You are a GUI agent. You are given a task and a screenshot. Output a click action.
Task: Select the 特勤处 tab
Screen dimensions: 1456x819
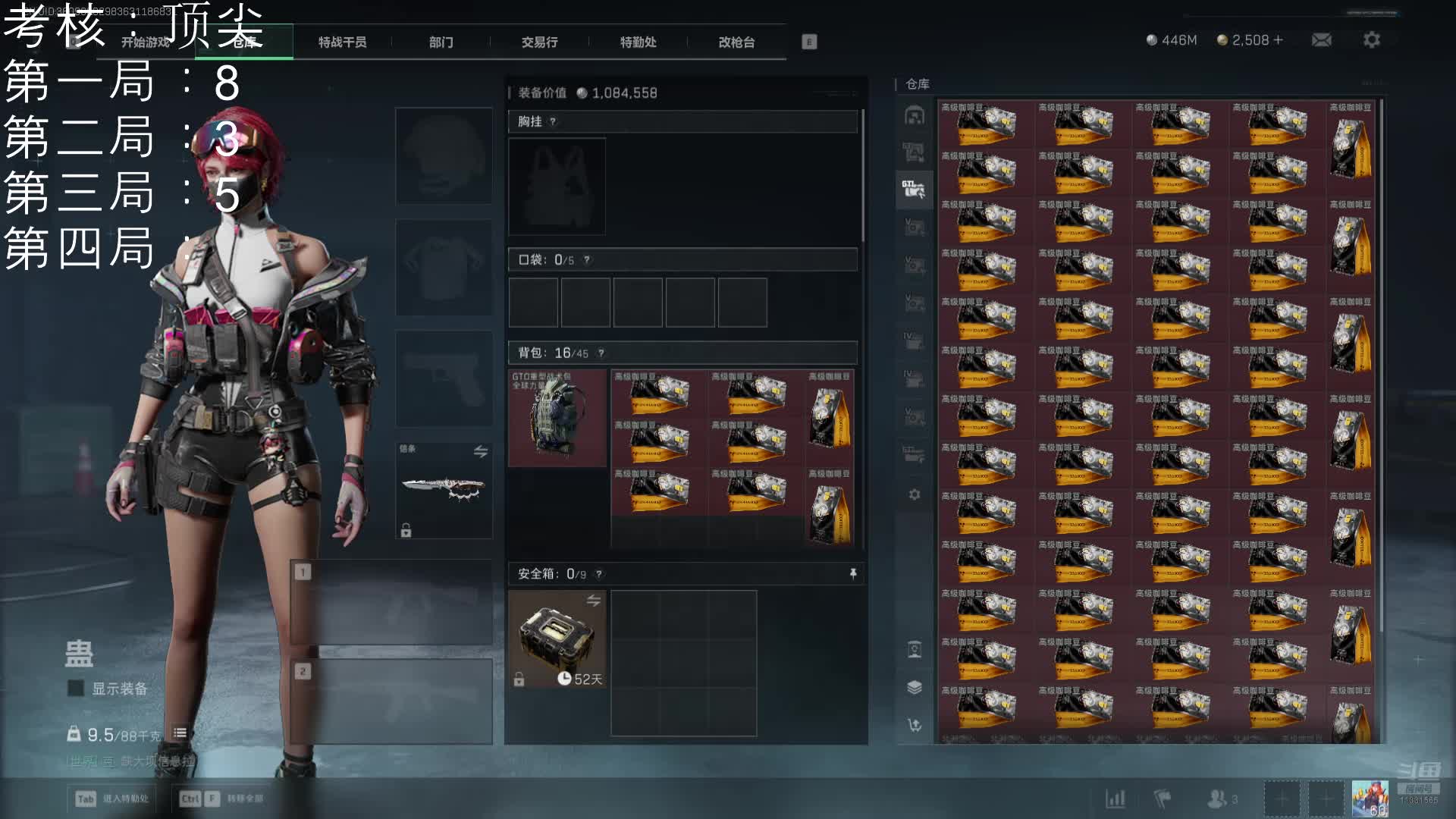coord(638,42)
